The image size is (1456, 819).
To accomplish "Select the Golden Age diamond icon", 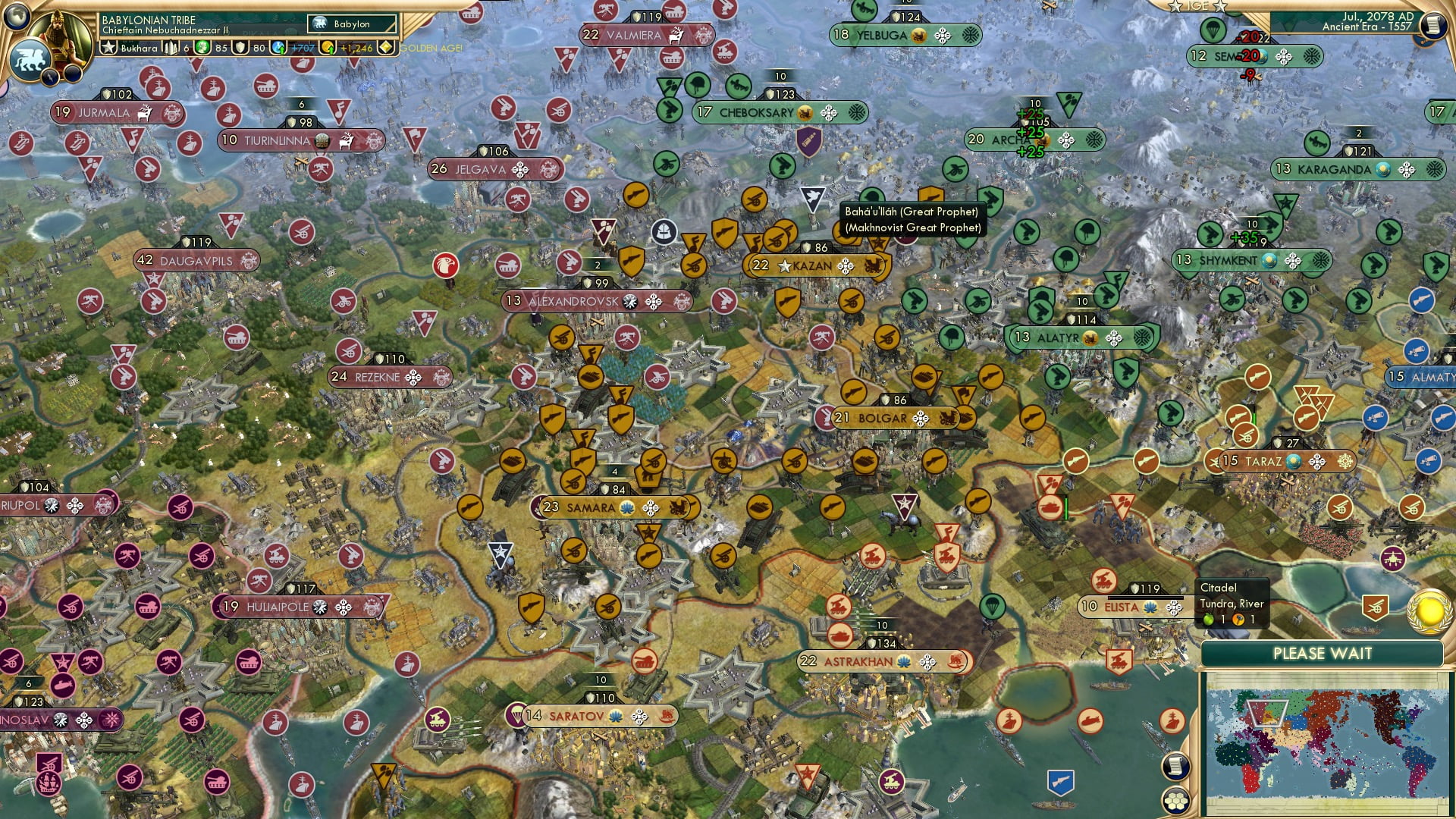I will 387,47.
